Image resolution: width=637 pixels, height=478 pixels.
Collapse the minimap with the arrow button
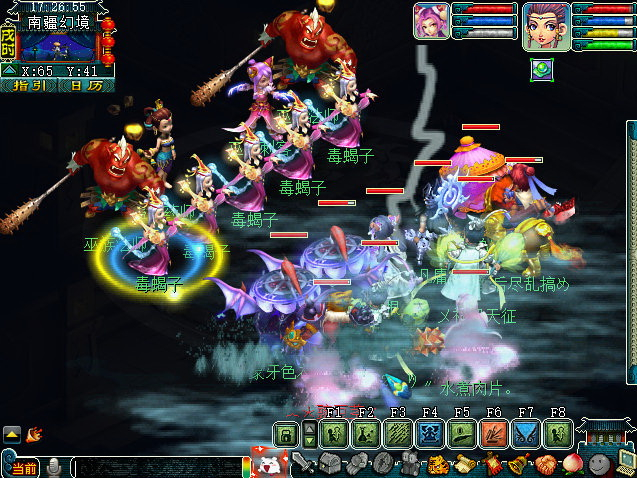(x=8, y=71)
